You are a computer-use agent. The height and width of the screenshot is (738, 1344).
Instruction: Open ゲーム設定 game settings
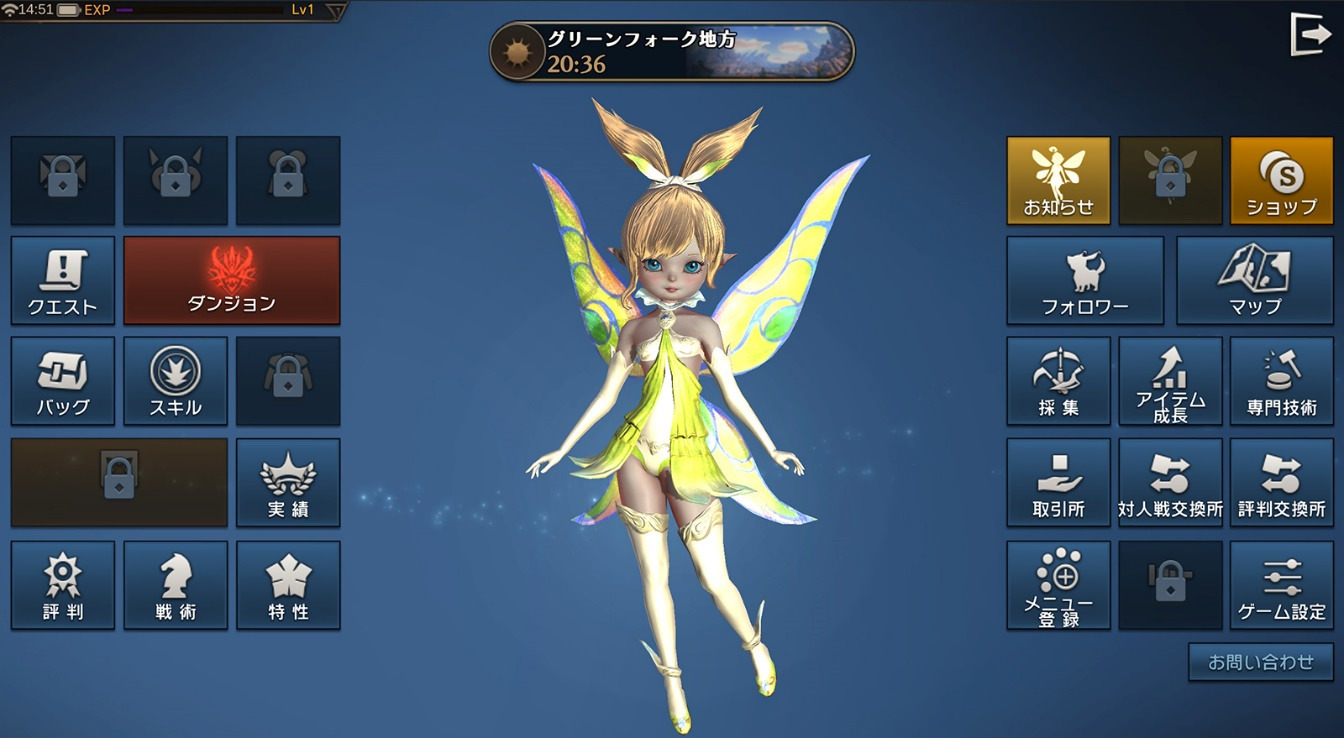tap(1281, 585)
